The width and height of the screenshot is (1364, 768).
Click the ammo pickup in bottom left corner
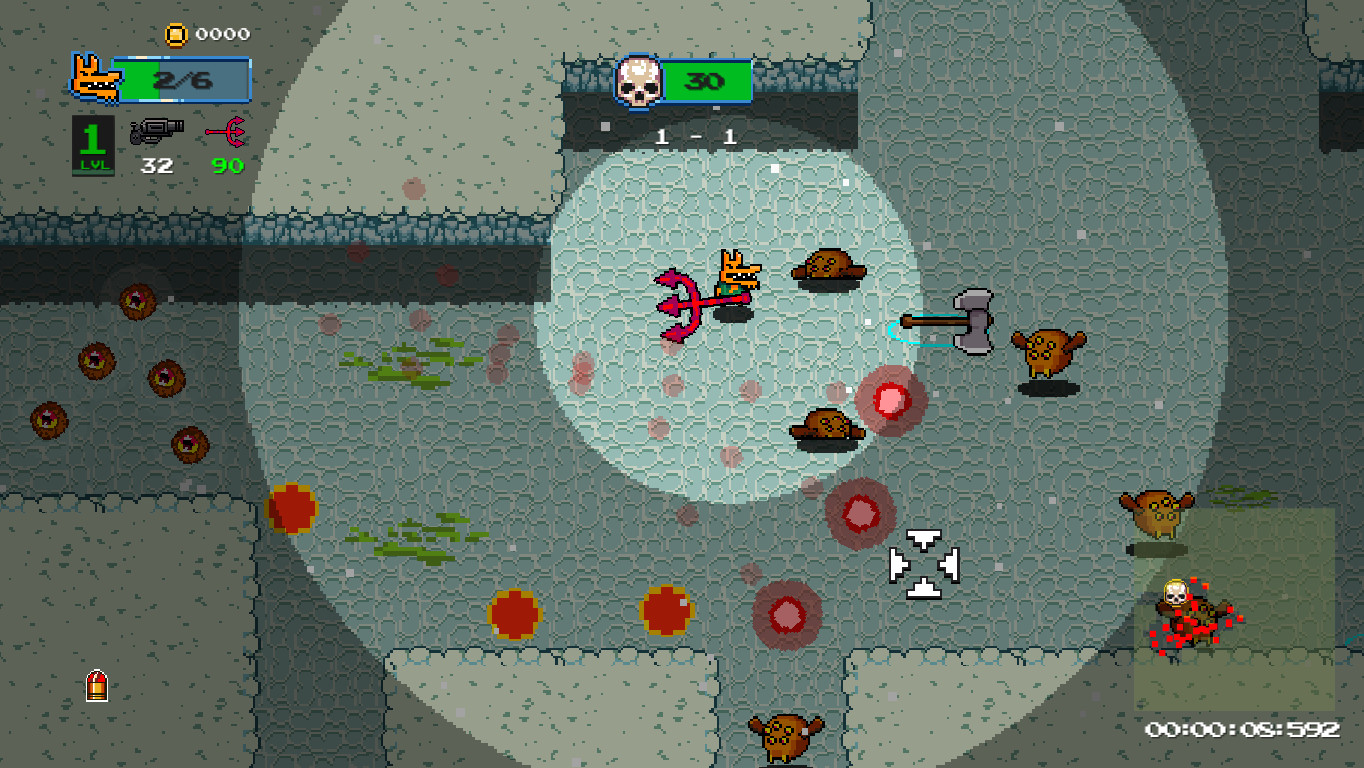tap(95, 688)
